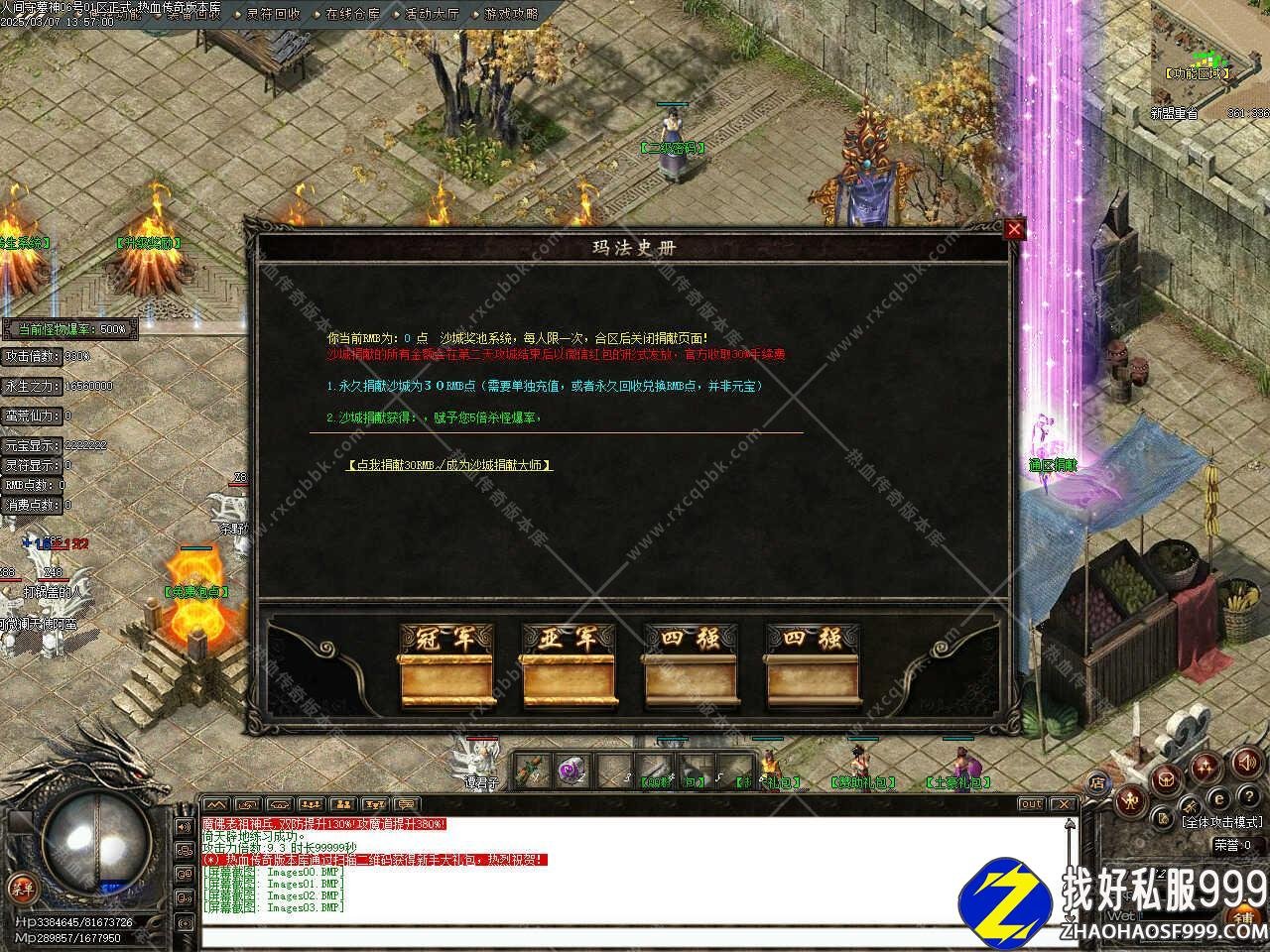Use the green scroll hotbar item
The height and width of the screenshot is (952, 1270).
point(533,768)
